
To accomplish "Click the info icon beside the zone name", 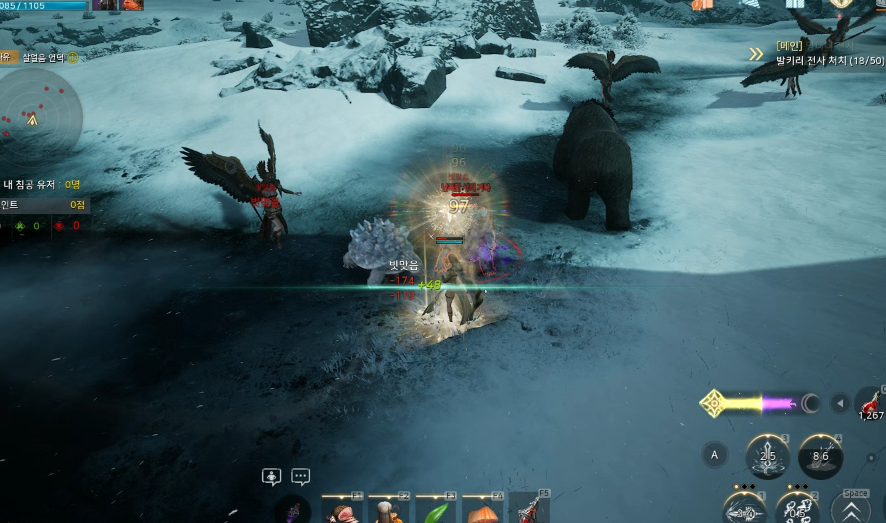I will click(73, 58).
